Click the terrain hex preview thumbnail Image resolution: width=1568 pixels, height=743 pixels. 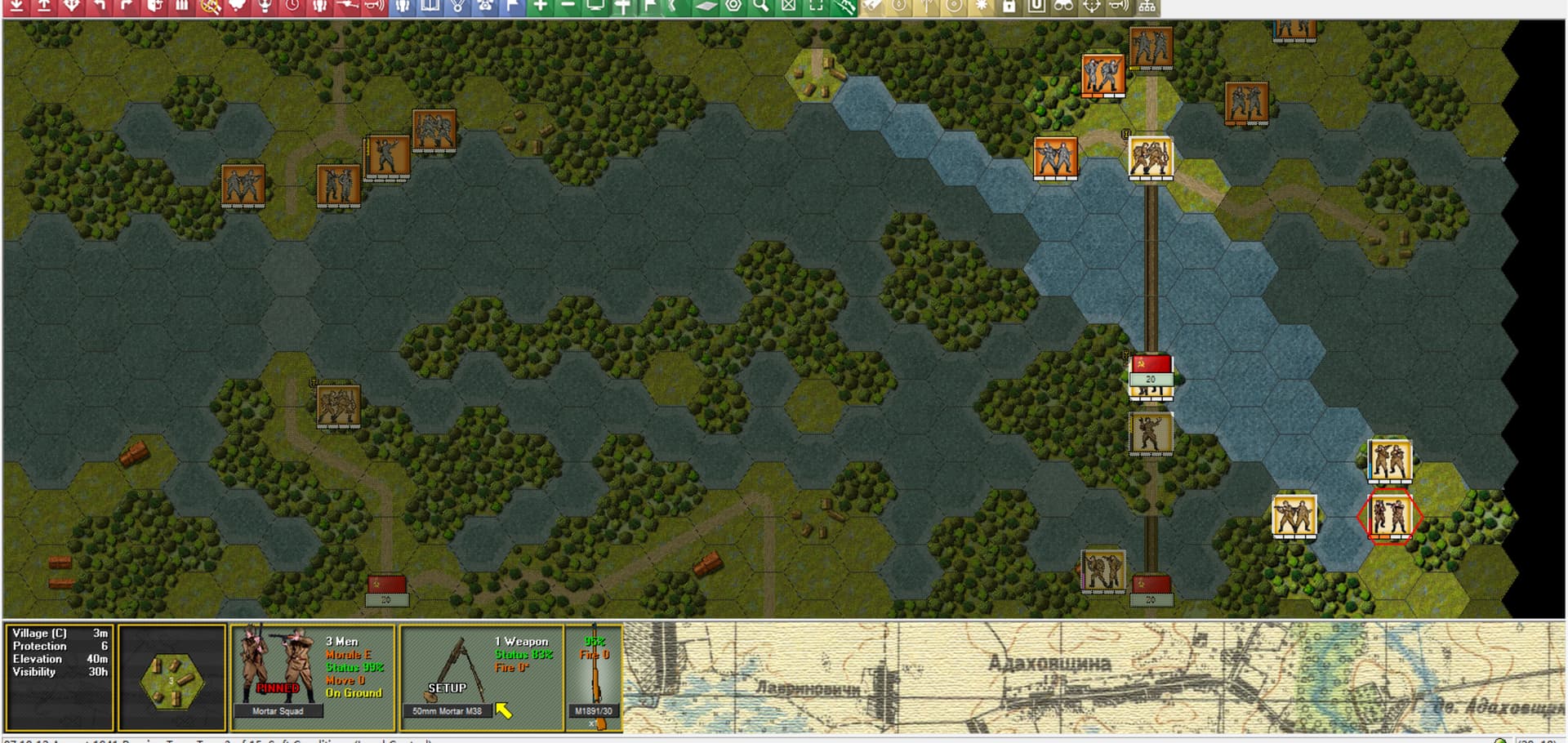[171, 678]
